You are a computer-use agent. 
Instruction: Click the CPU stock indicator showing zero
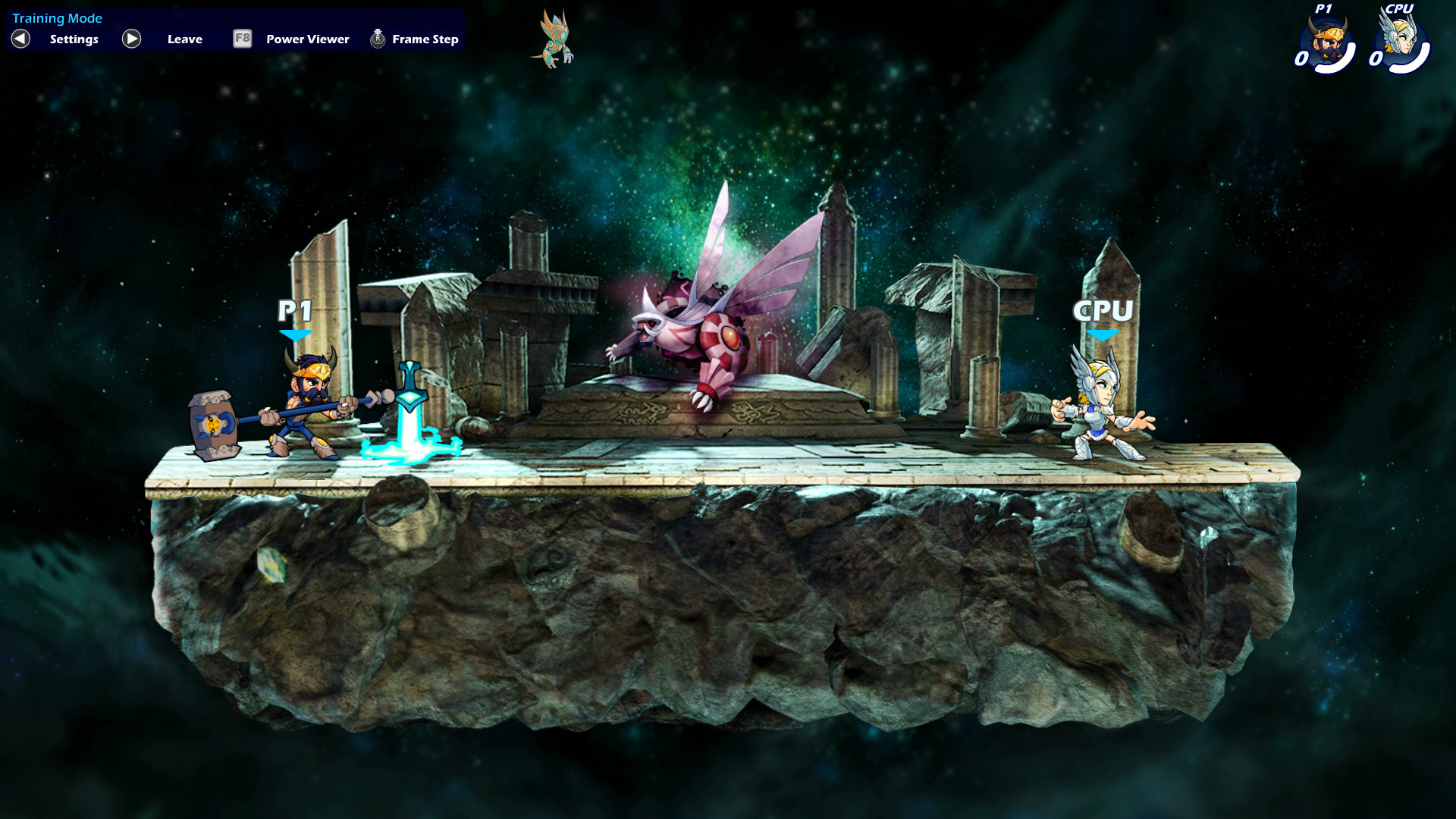pos(1377,59)
